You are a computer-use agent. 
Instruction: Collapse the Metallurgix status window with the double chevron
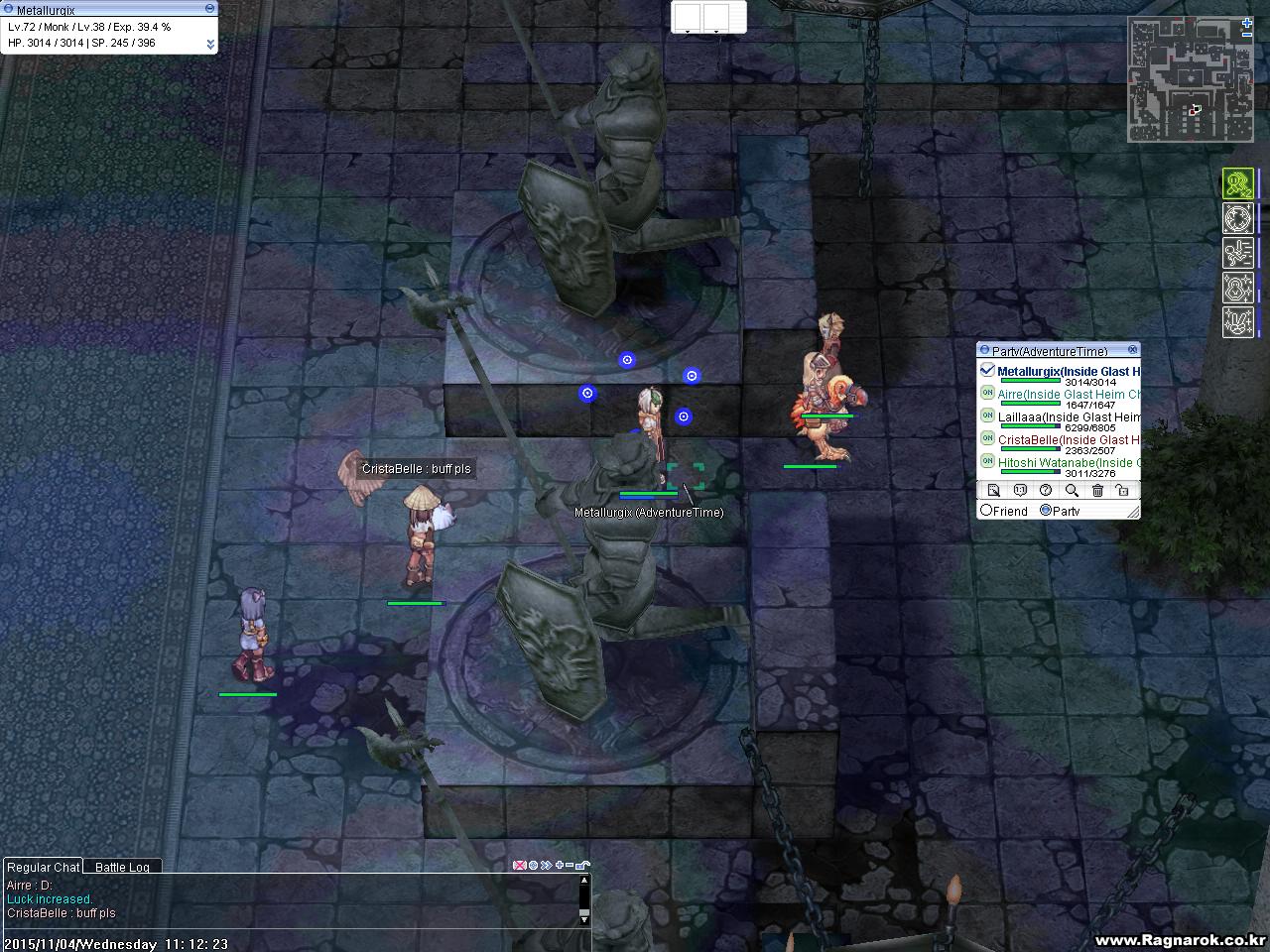208,44
